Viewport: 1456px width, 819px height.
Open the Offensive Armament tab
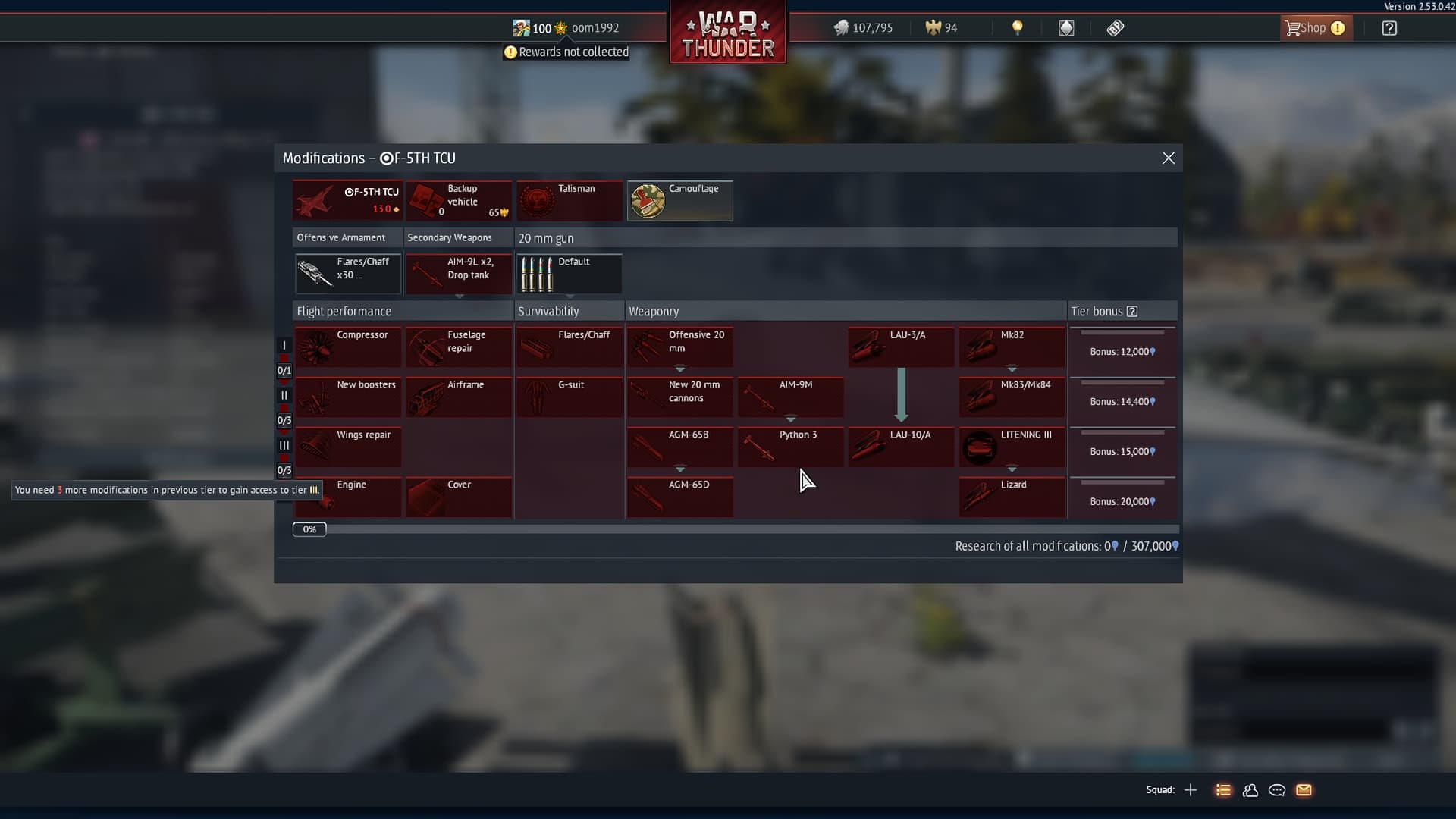click(340, 237)
